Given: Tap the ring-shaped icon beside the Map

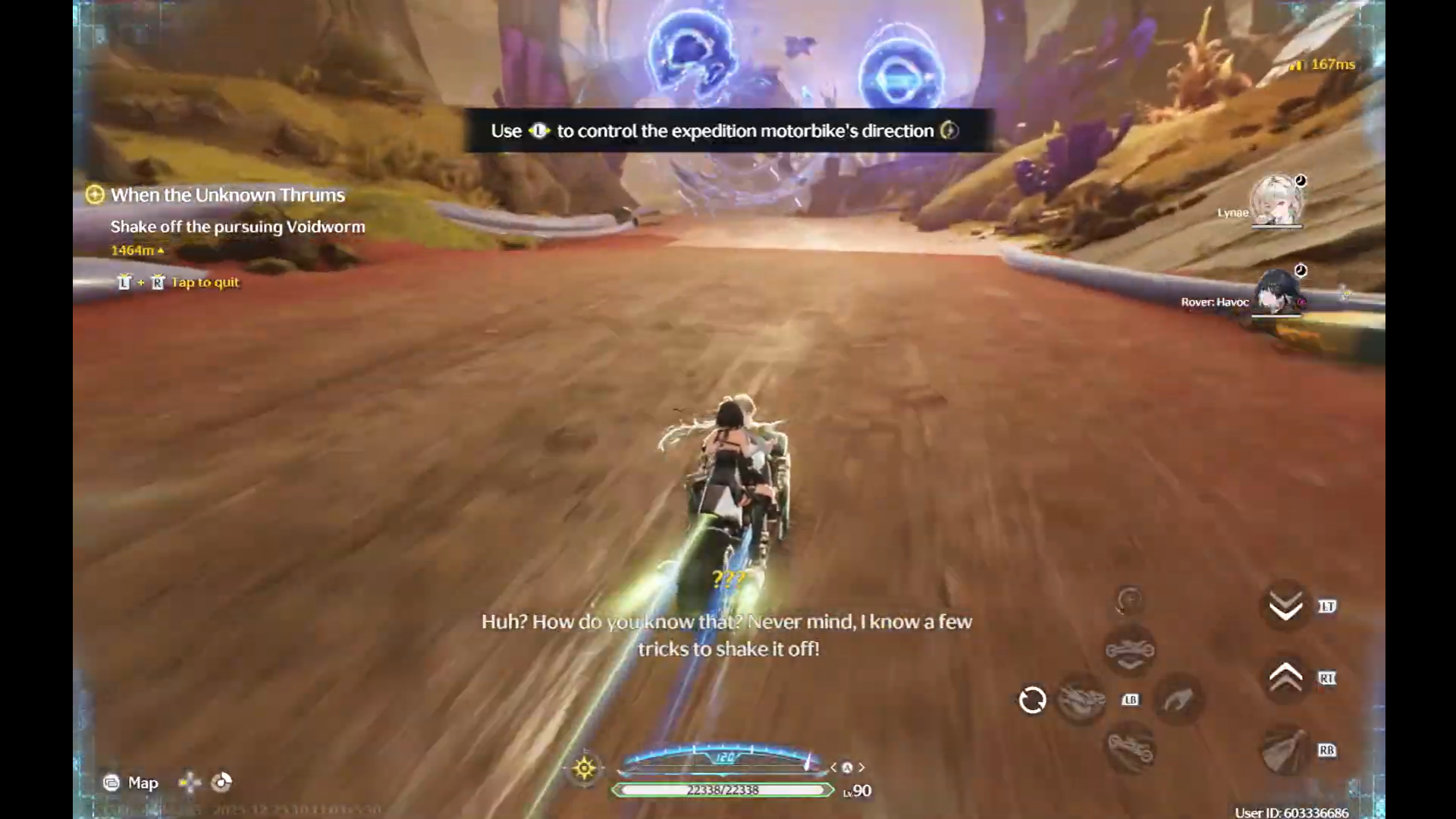Looking at the screenshot, I should point(221,782).
